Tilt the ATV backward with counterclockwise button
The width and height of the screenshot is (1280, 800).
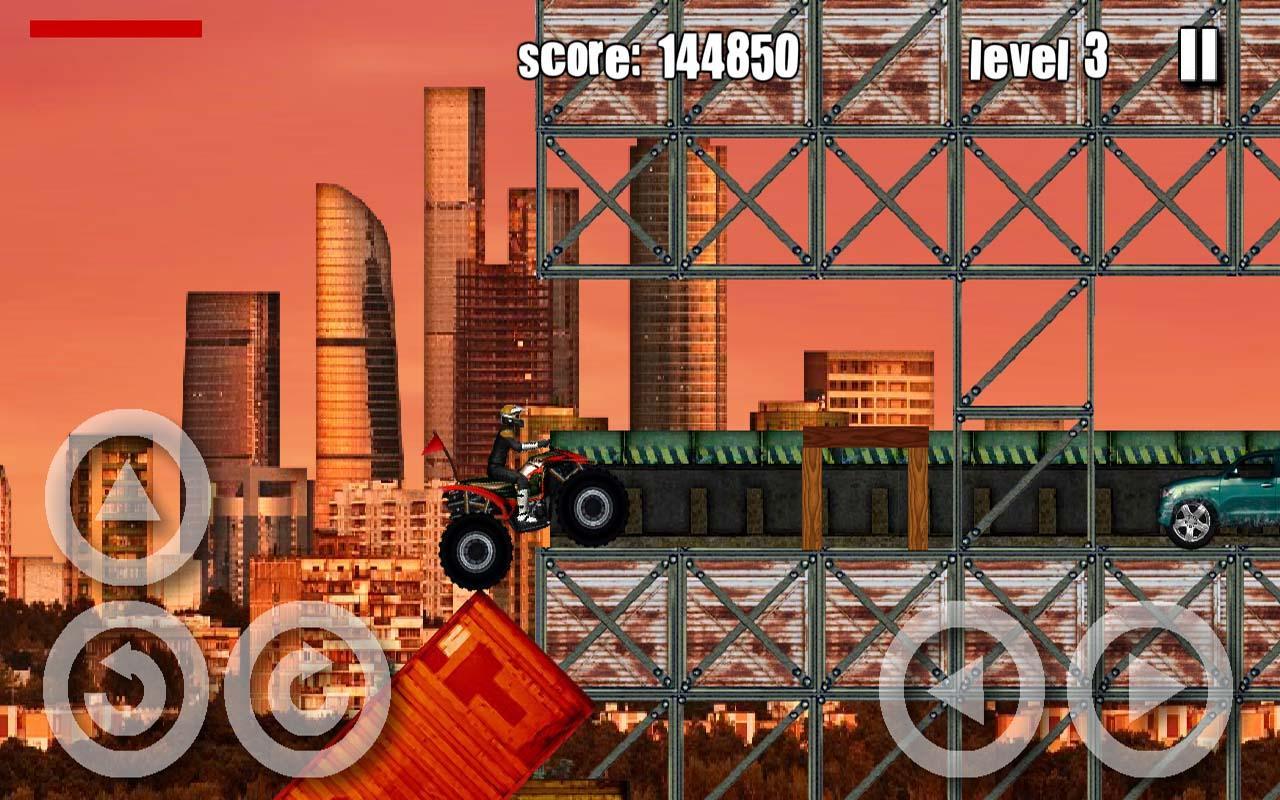126,686
